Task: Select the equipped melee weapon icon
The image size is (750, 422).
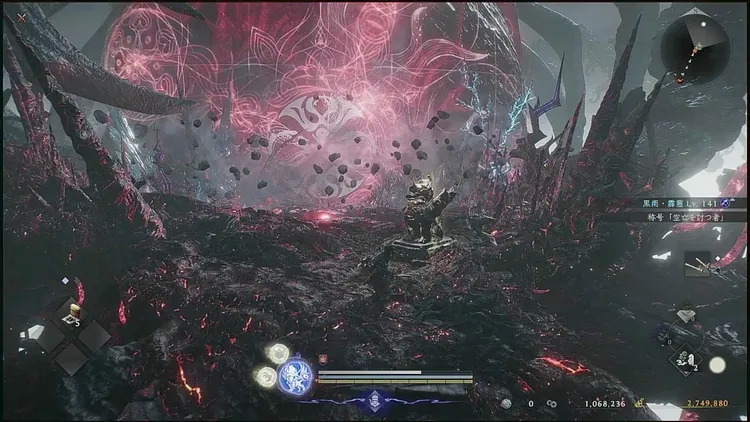Action: click(x=699, y=264)
